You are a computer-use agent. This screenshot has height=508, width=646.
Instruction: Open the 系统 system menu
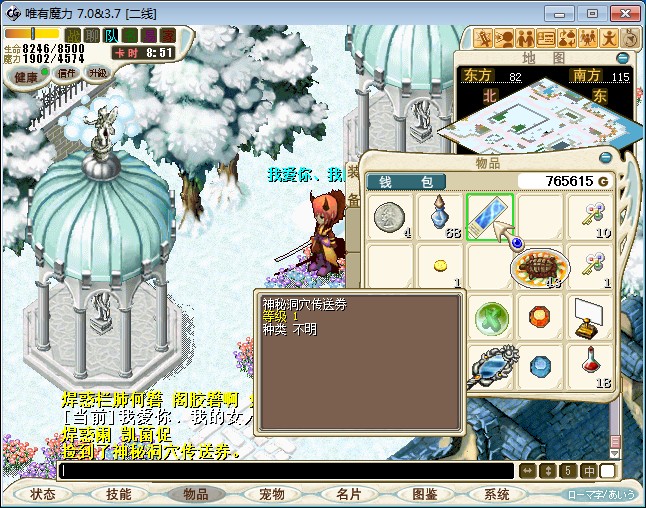[x=497, y=494]
